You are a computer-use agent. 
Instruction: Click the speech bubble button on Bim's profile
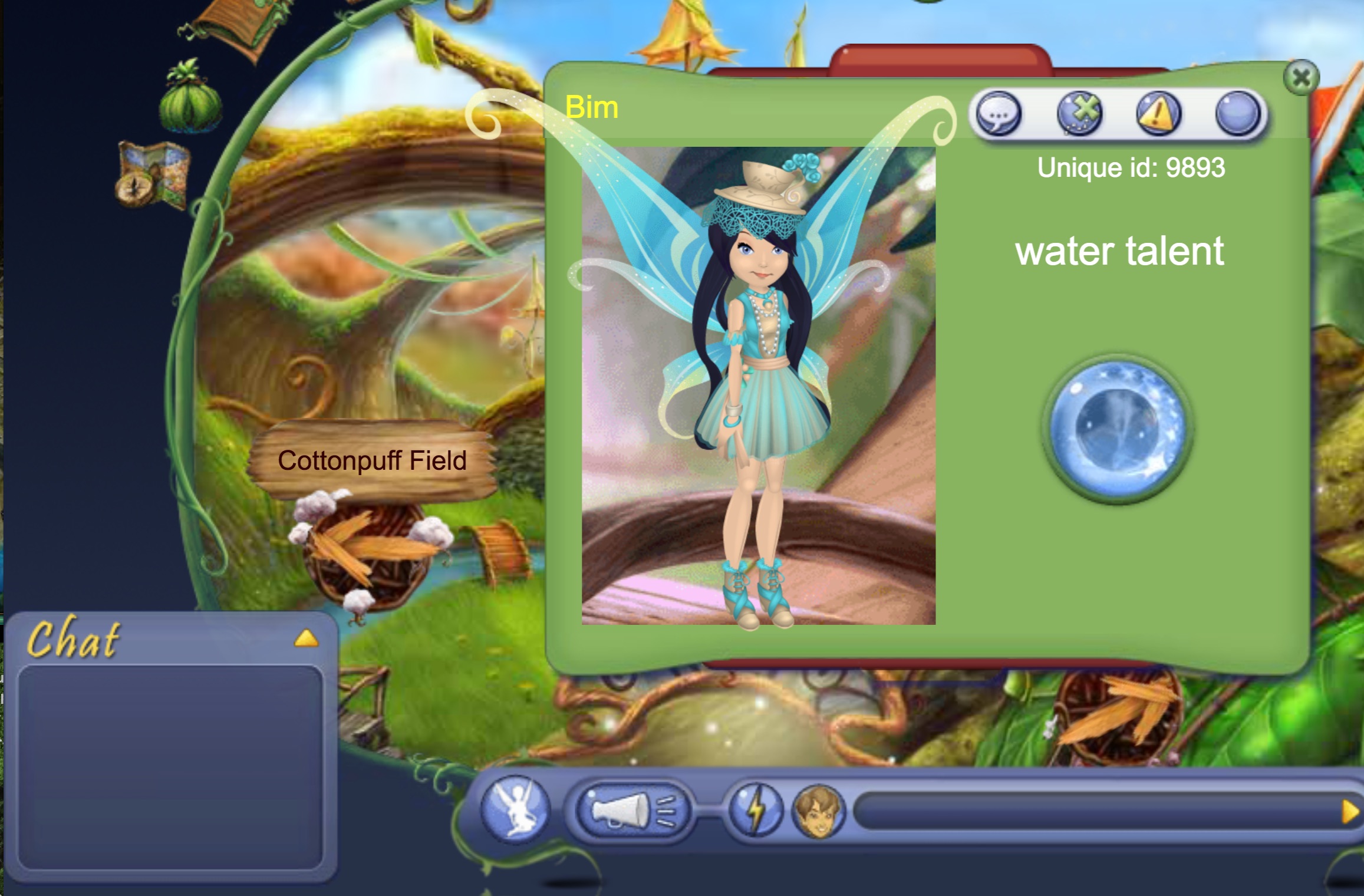(999, 113)
